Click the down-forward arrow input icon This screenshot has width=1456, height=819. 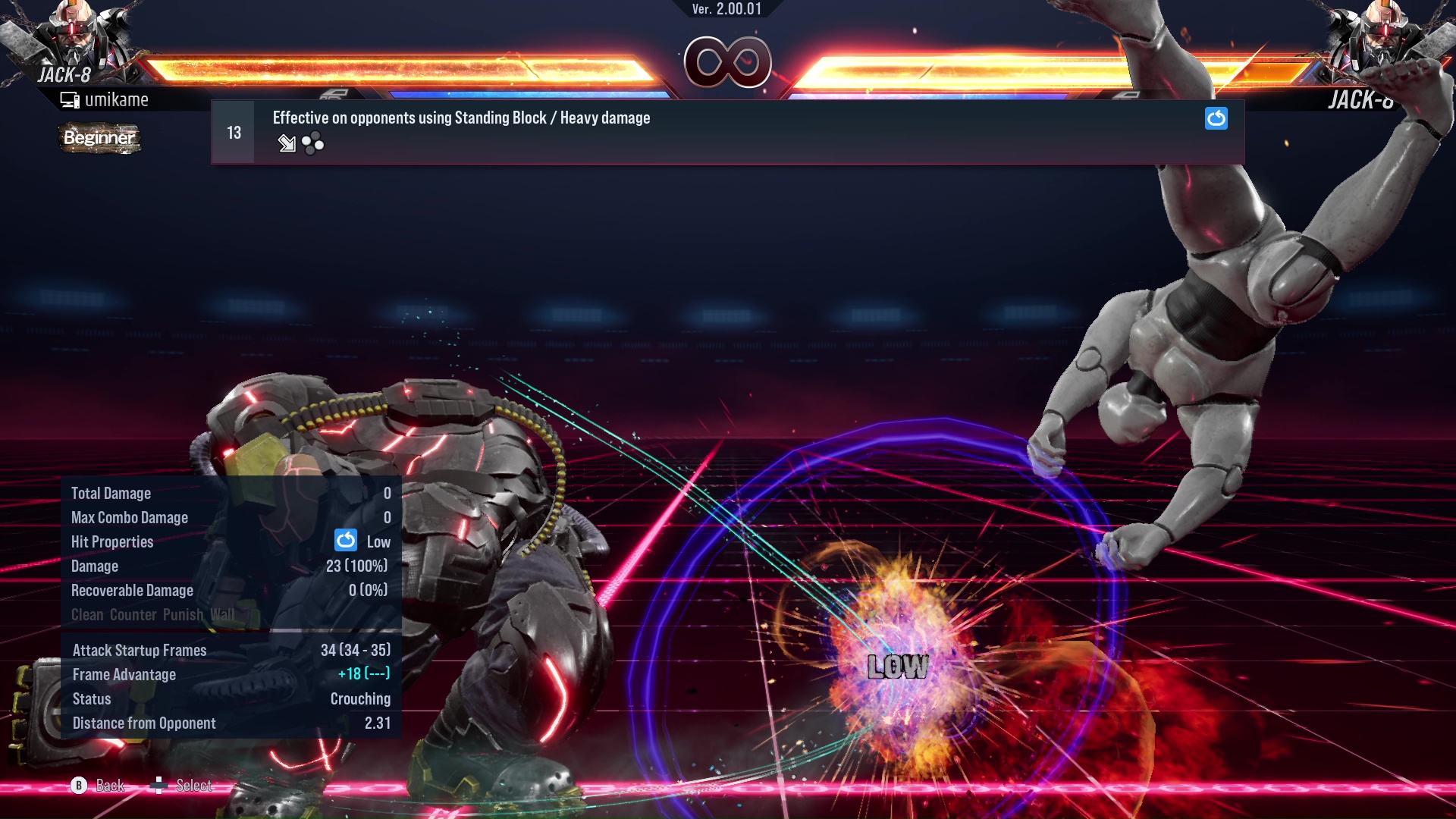287,143
